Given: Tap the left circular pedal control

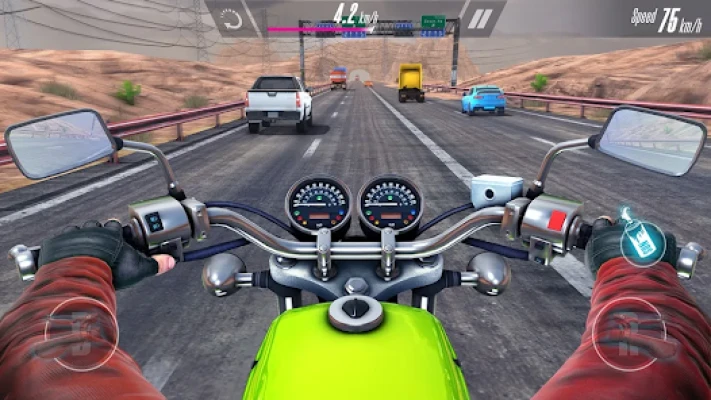Looking at the screenshot, I should 81,334.
